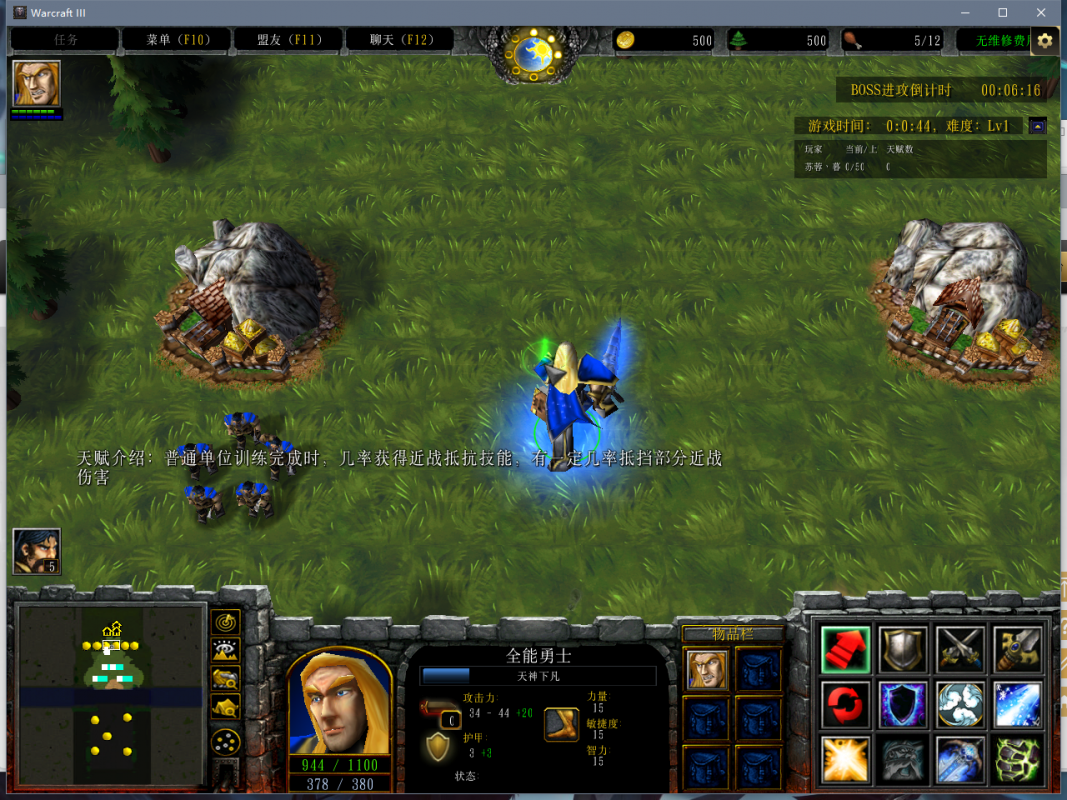Click the minimap signal ping button

click(x=227, y=622)
